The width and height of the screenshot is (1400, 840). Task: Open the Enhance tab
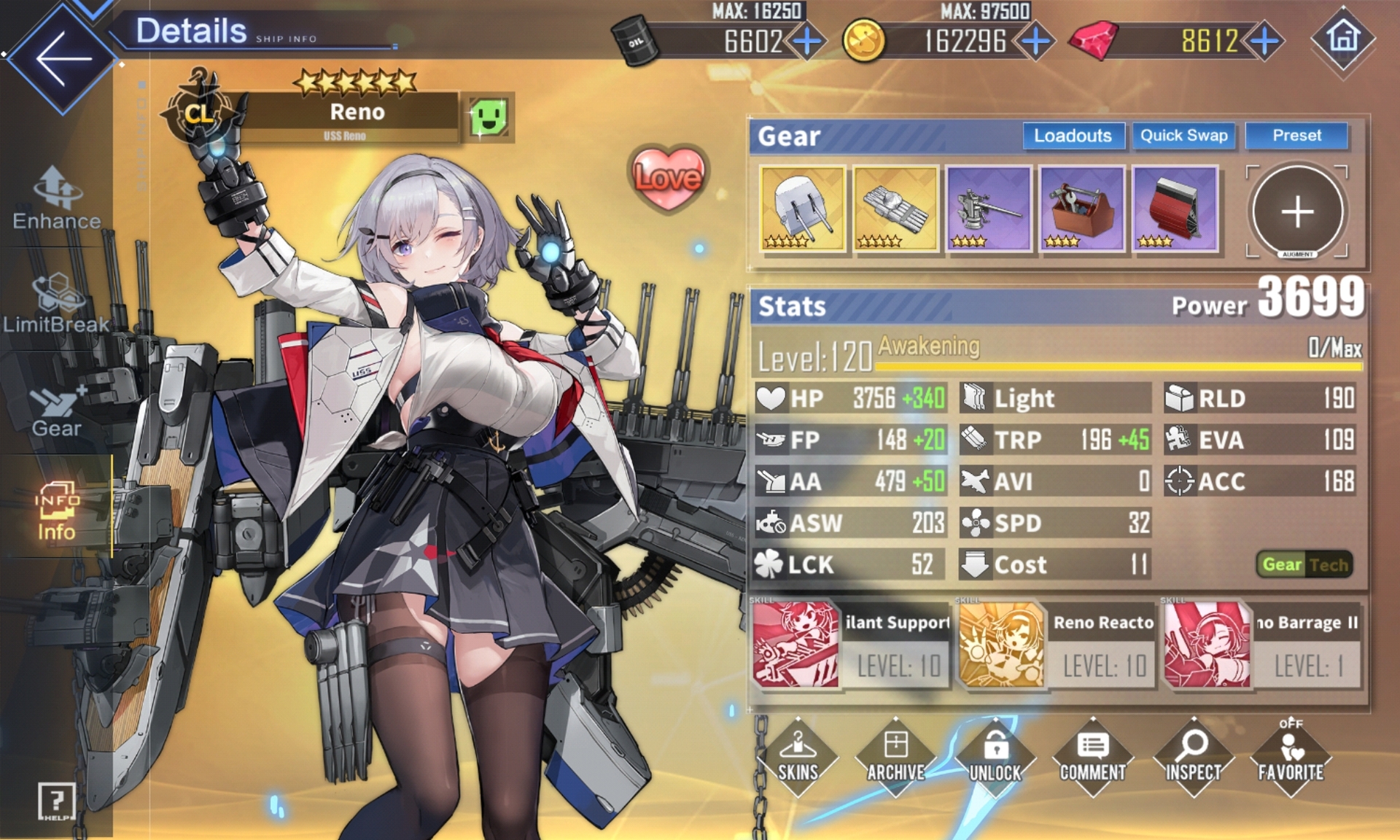pyautogui.click(x=57, y=198)
